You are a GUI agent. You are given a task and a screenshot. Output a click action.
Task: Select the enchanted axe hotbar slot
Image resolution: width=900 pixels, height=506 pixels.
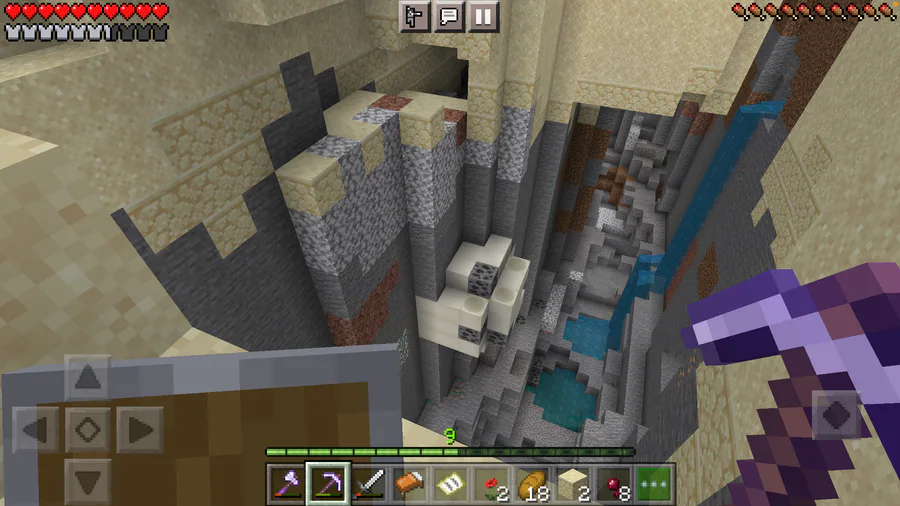287,483
